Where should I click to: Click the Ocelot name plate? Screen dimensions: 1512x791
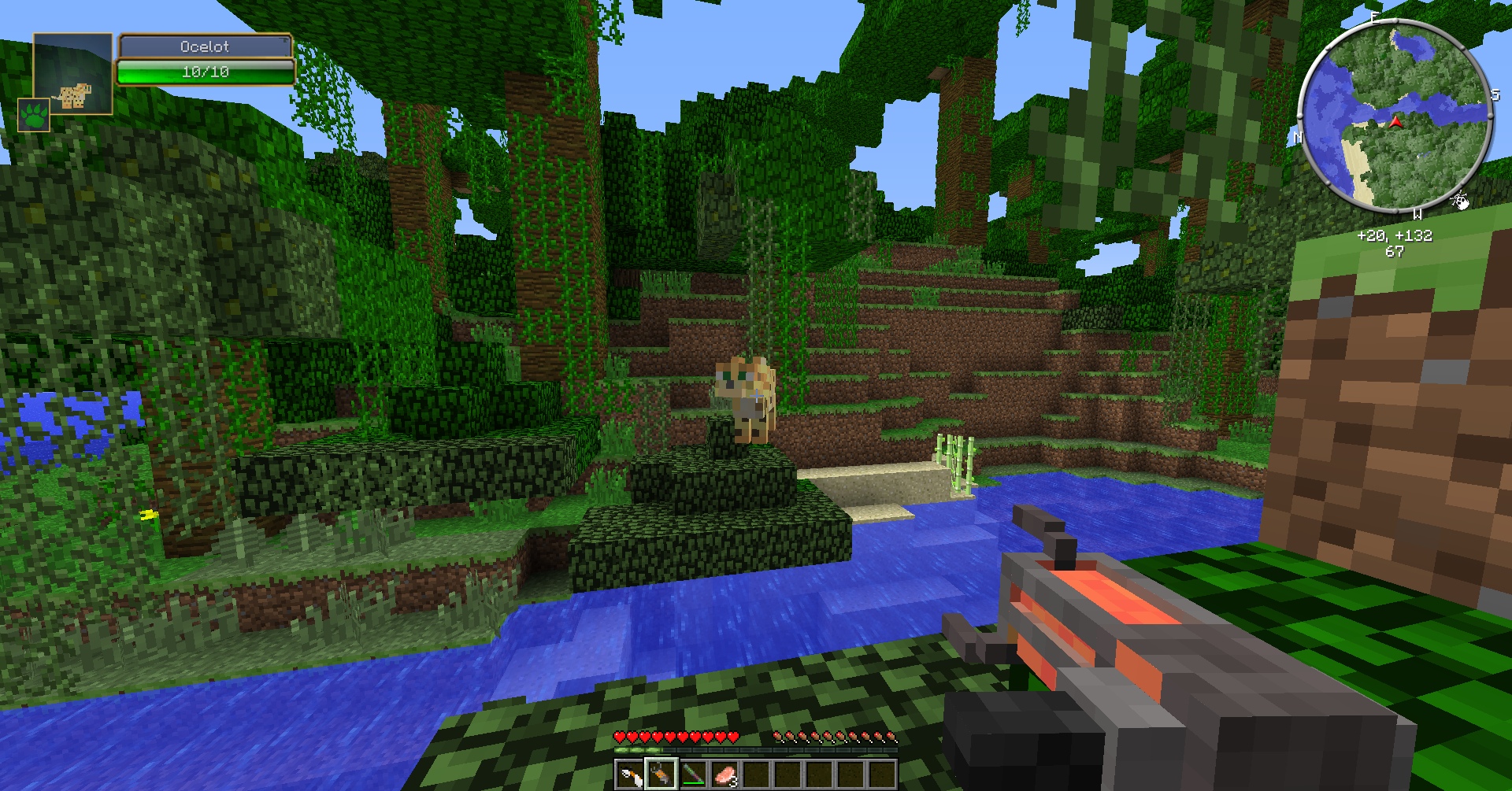[205, 46]
